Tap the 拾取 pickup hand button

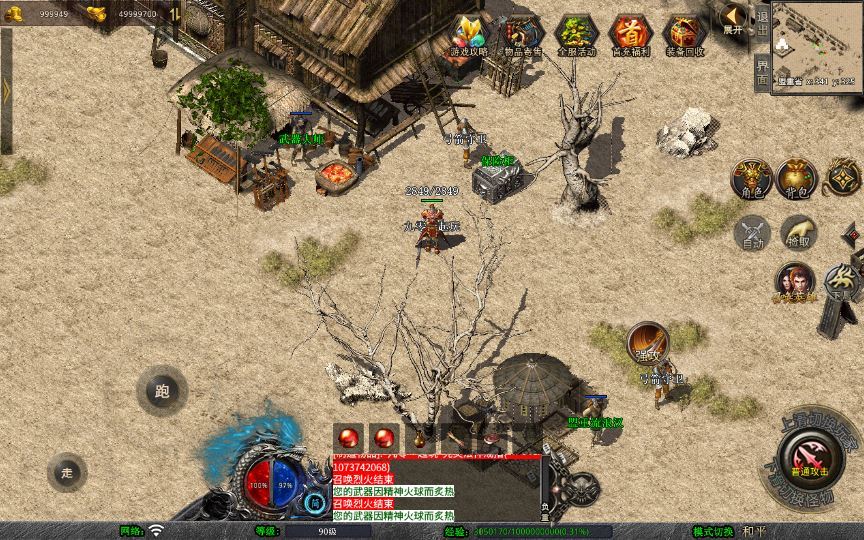(798, 231)
